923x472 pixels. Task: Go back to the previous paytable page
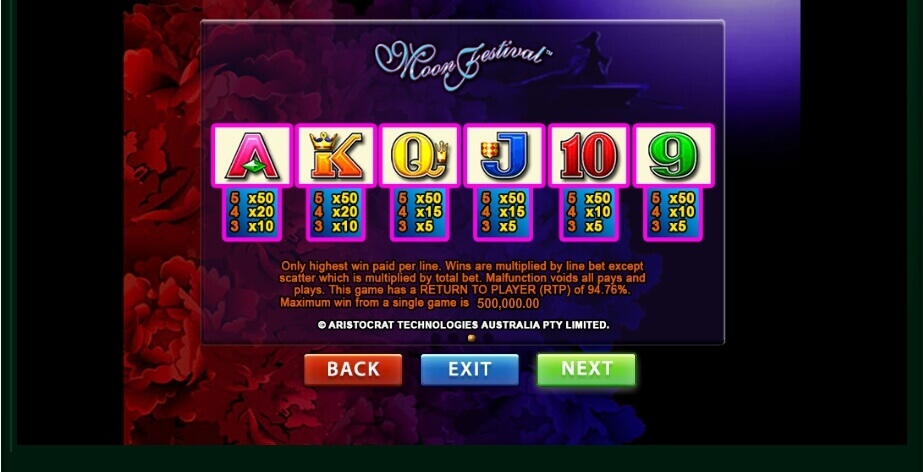coord(353,369)
